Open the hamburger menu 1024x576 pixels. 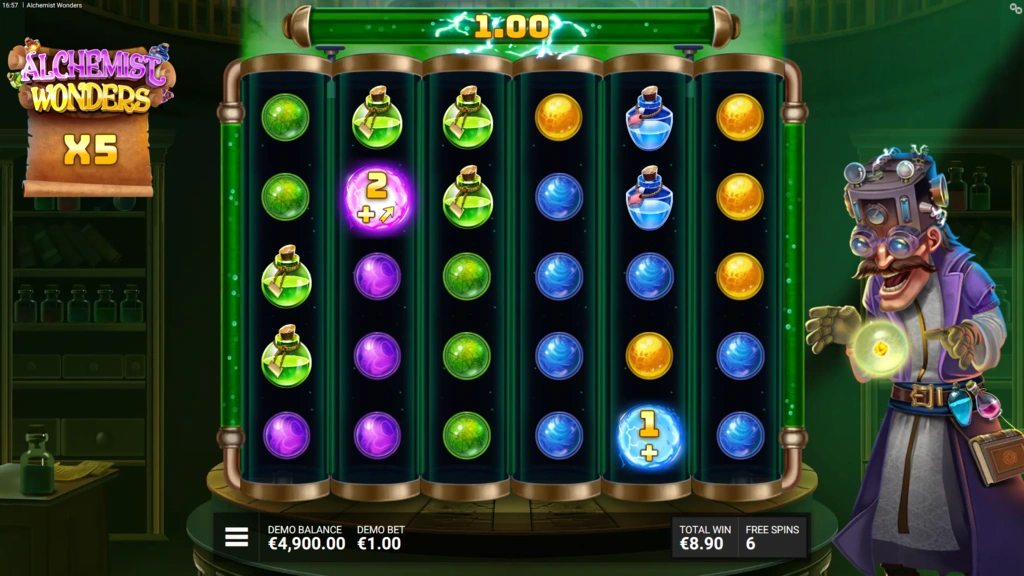pos(236,537)
